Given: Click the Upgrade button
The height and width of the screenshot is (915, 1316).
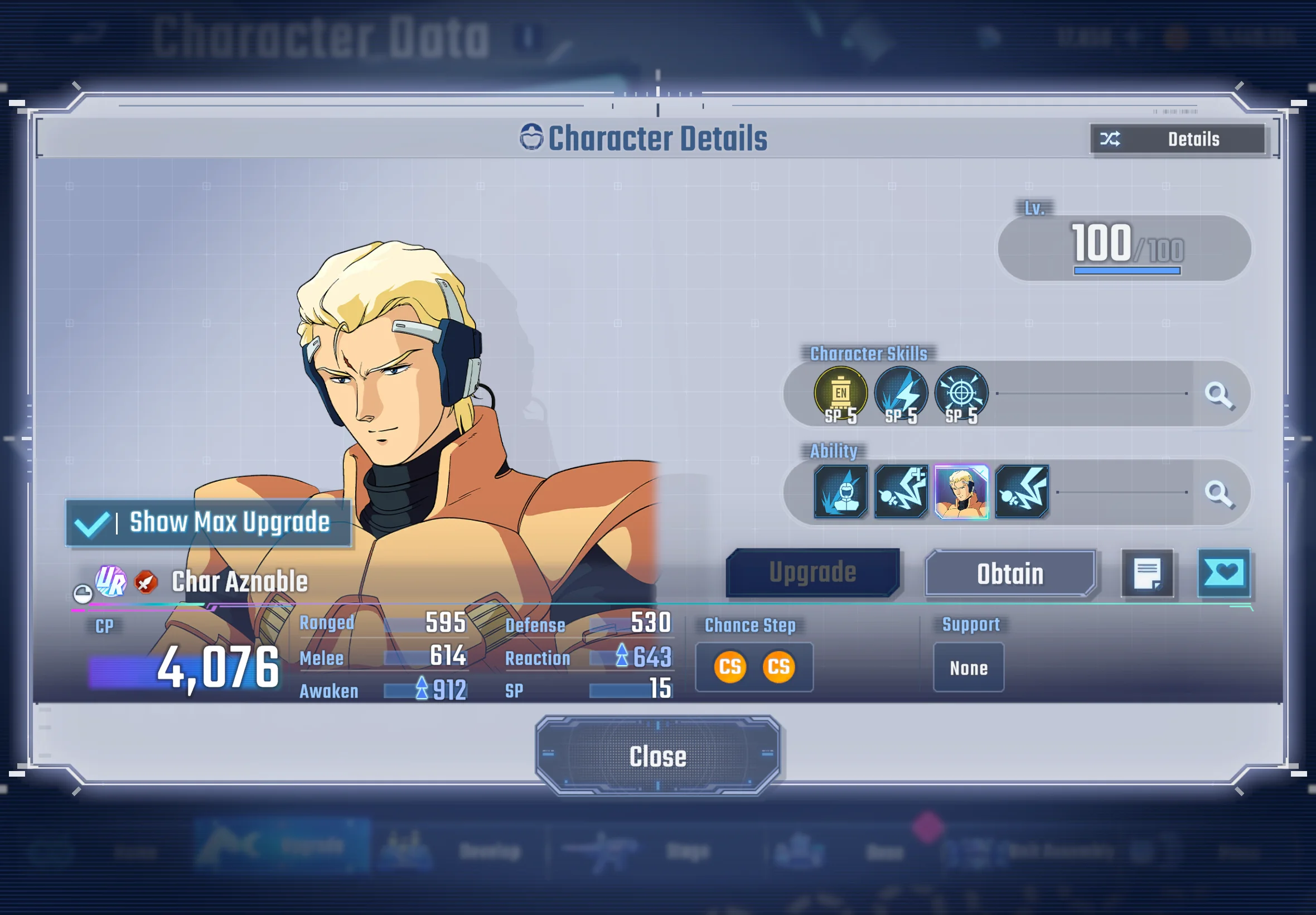Looking at the screenshot, I should coord(812,573).
